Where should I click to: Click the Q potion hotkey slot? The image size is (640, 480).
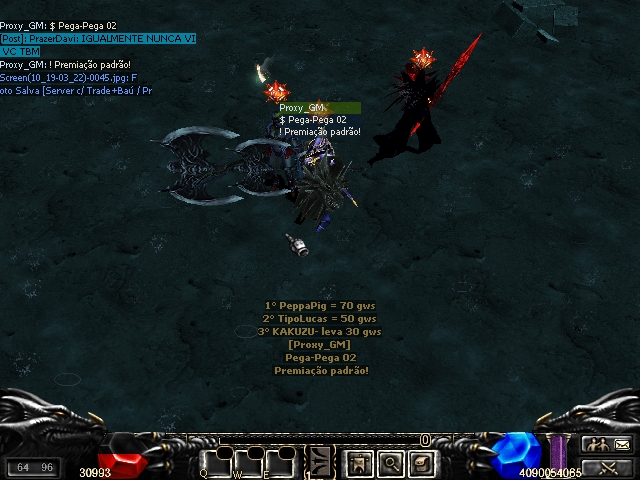pyautogui.click(x=217, y=461)
